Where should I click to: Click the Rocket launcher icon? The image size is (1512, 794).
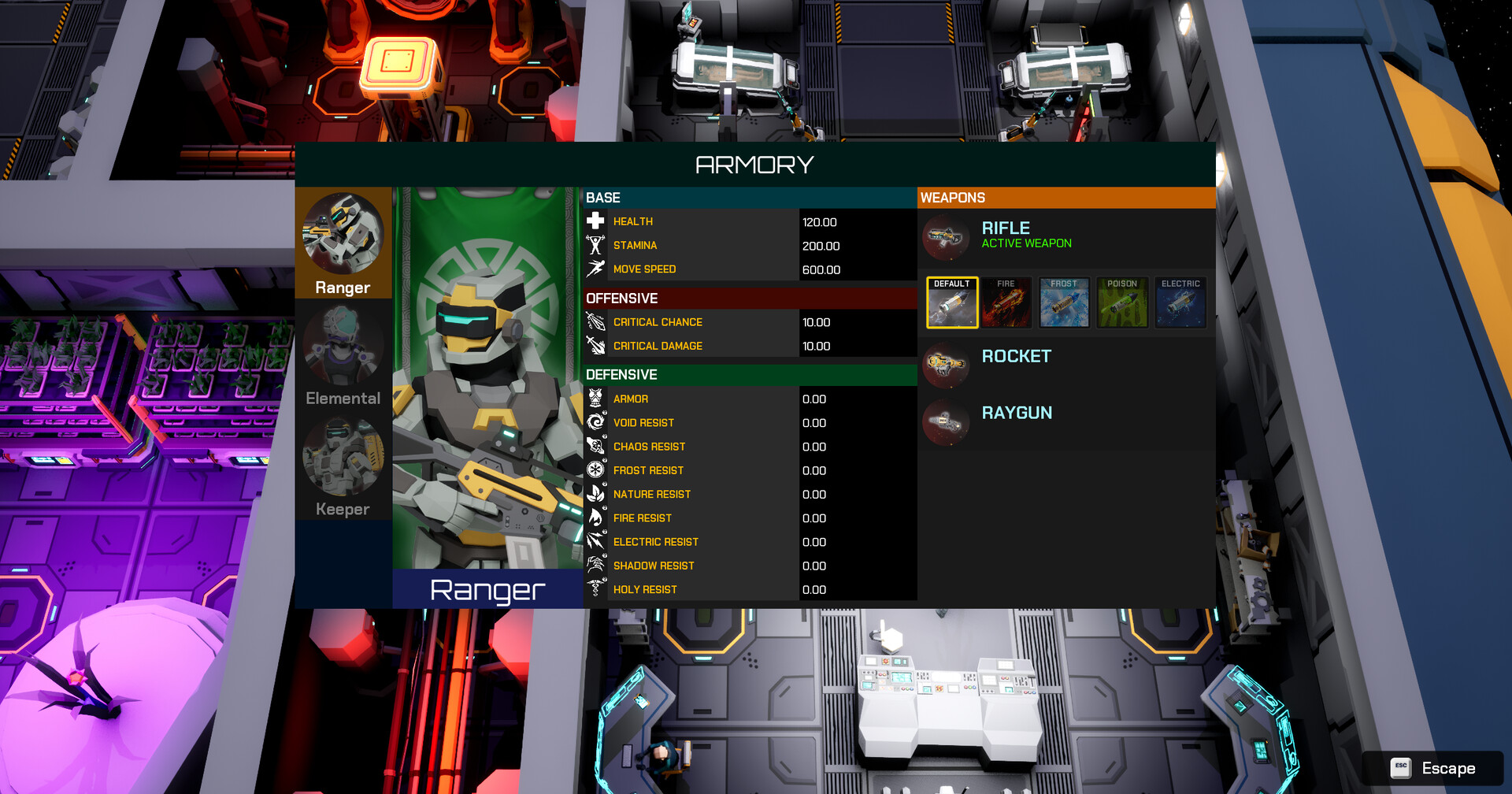coord(946,365)
